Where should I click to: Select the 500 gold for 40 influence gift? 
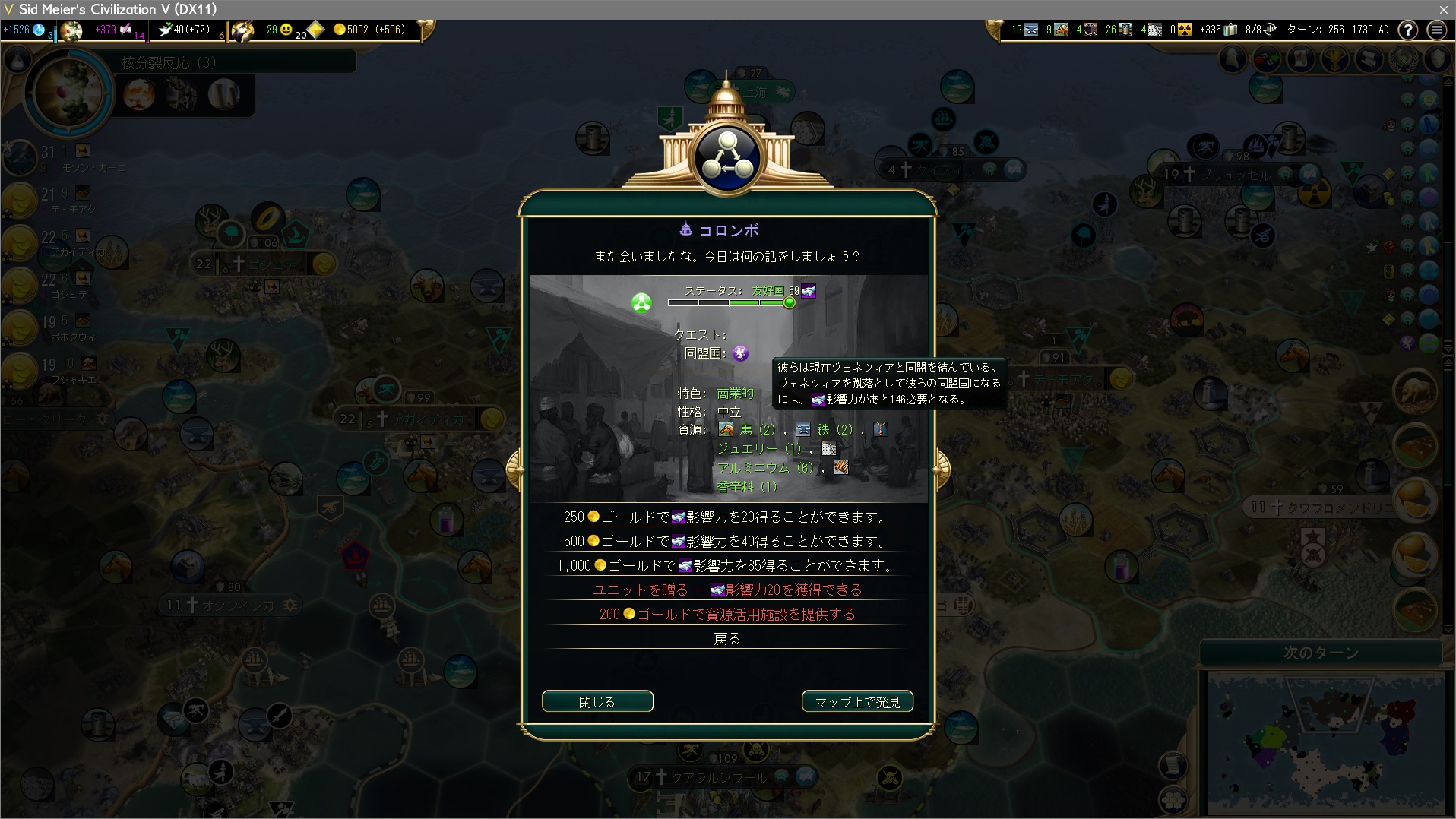(x=726, y=542)
